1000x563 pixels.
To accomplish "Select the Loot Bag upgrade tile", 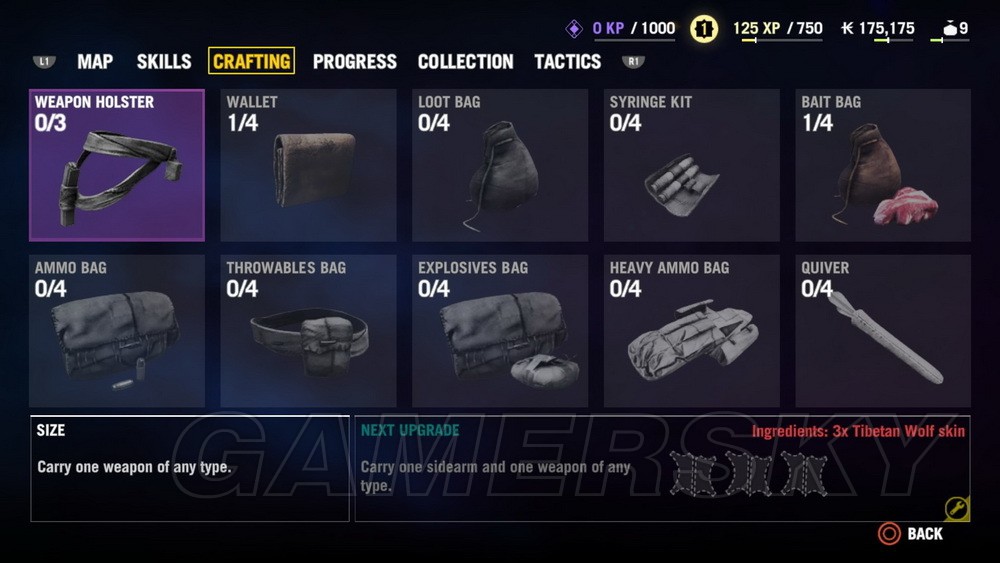I will 500,165.
